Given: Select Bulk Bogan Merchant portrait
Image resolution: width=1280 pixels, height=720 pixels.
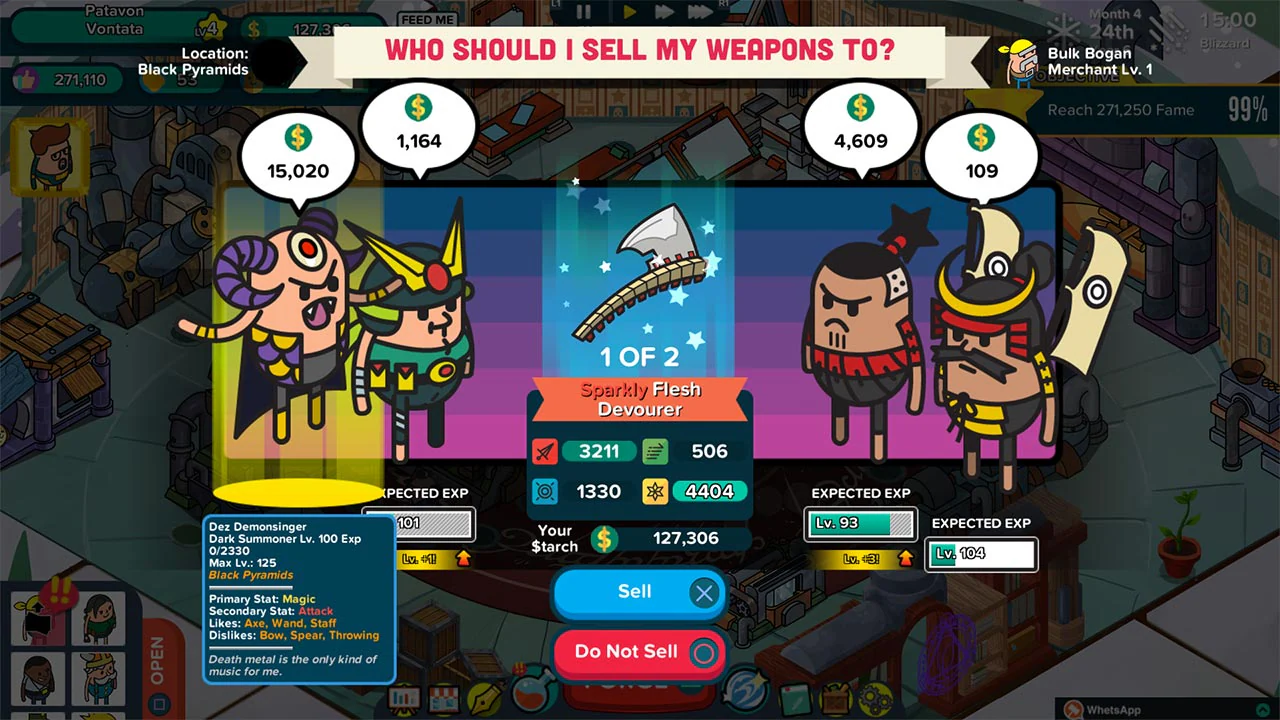Looking at the screenshot, I should [1020, 60].
